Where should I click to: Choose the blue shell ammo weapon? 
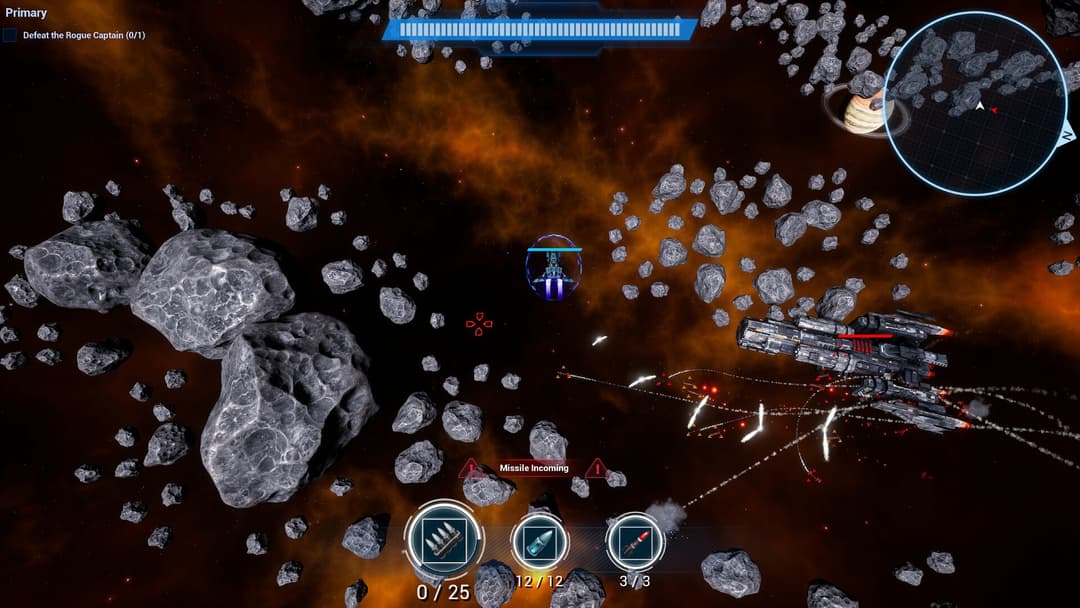[x=540, y=542]
